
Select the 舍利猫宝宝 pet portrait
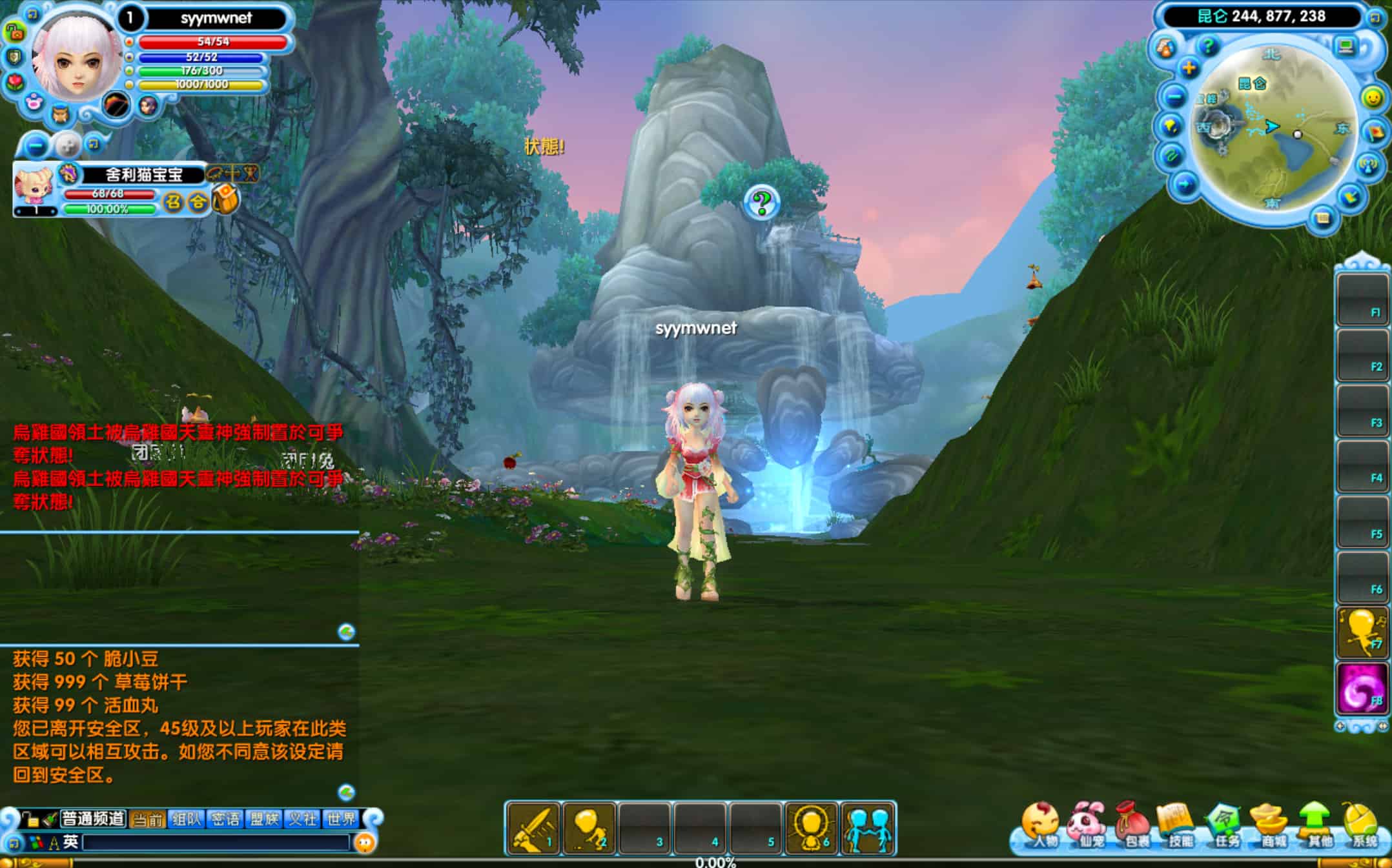(34, 186)
